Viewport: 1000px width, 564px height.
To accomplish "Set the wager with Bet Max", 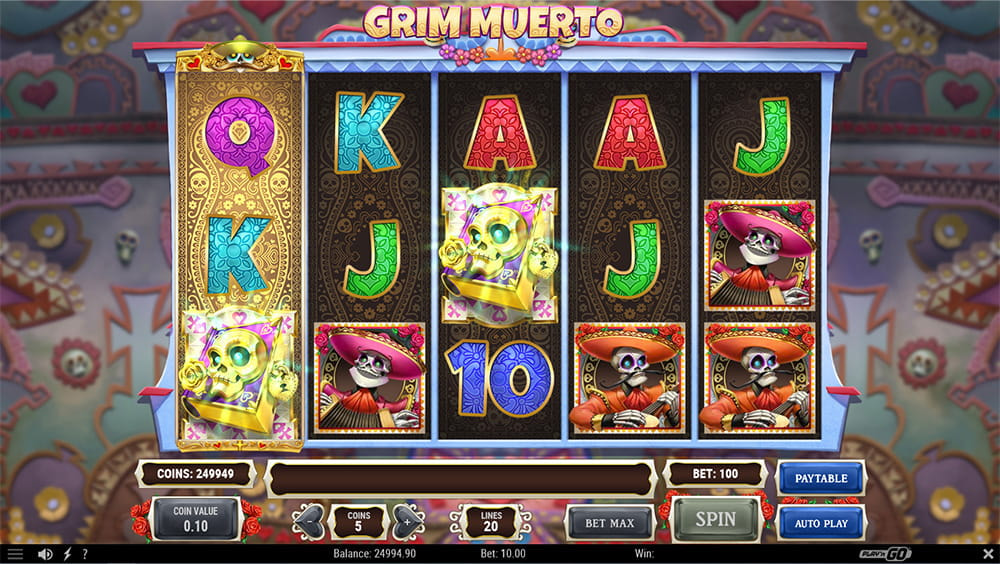I will (610, 523).
